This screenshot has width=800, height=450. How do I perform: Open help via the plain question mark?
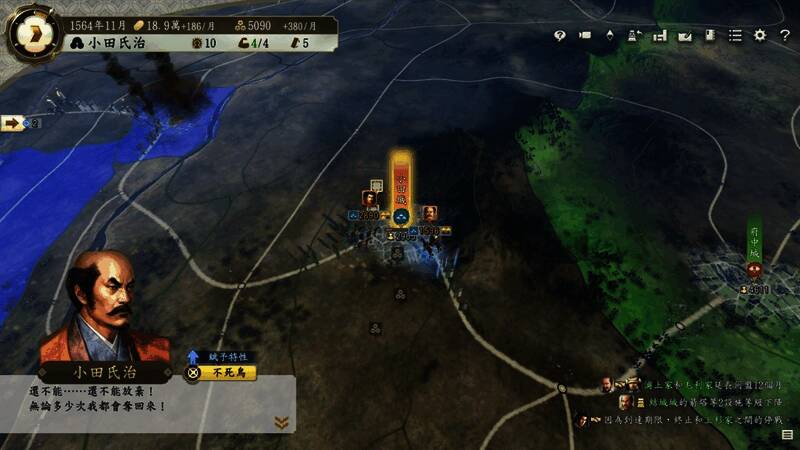783,35
